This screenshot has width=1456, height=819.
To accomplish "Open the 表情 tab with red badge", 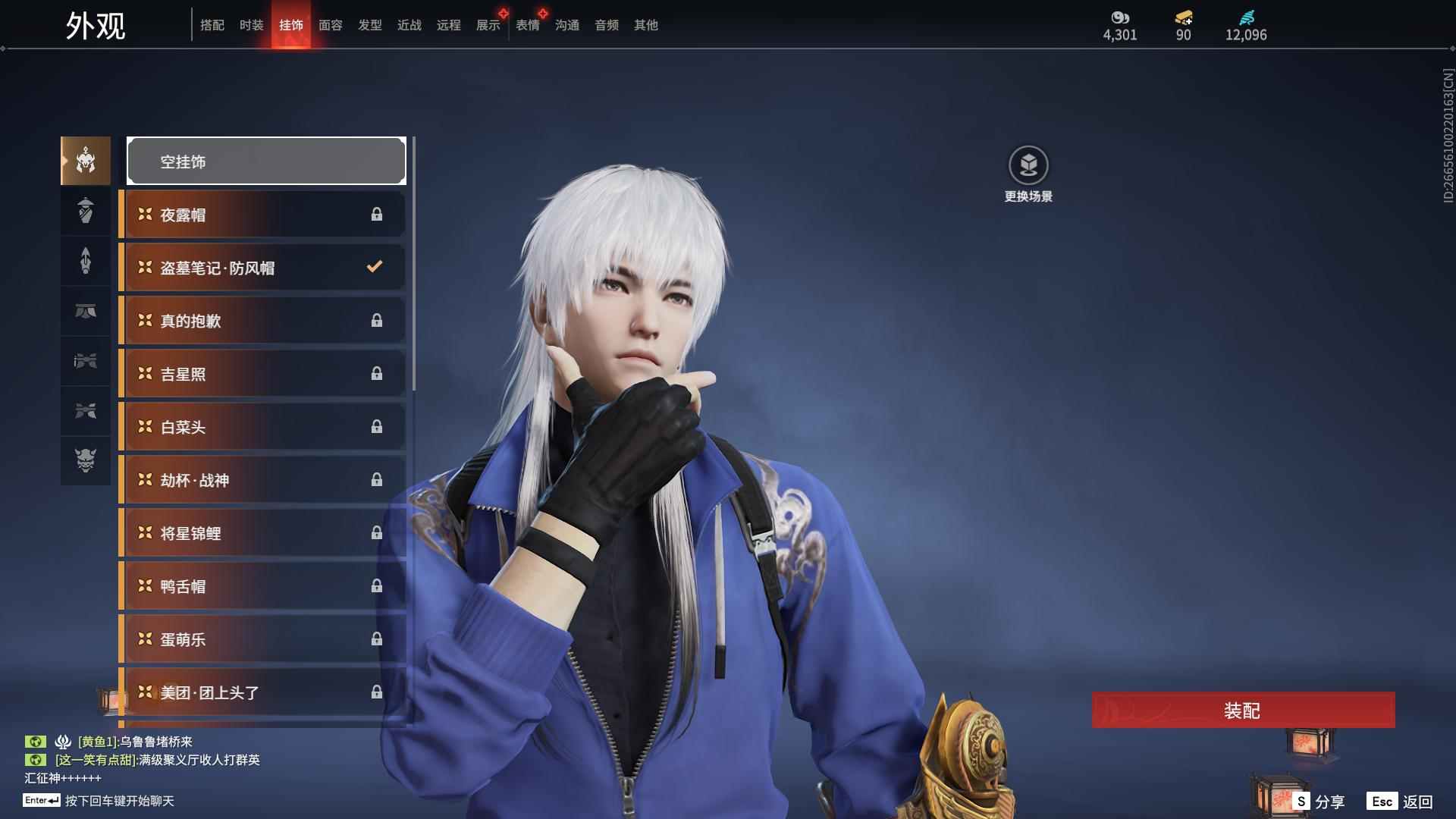I will point(527,25).
